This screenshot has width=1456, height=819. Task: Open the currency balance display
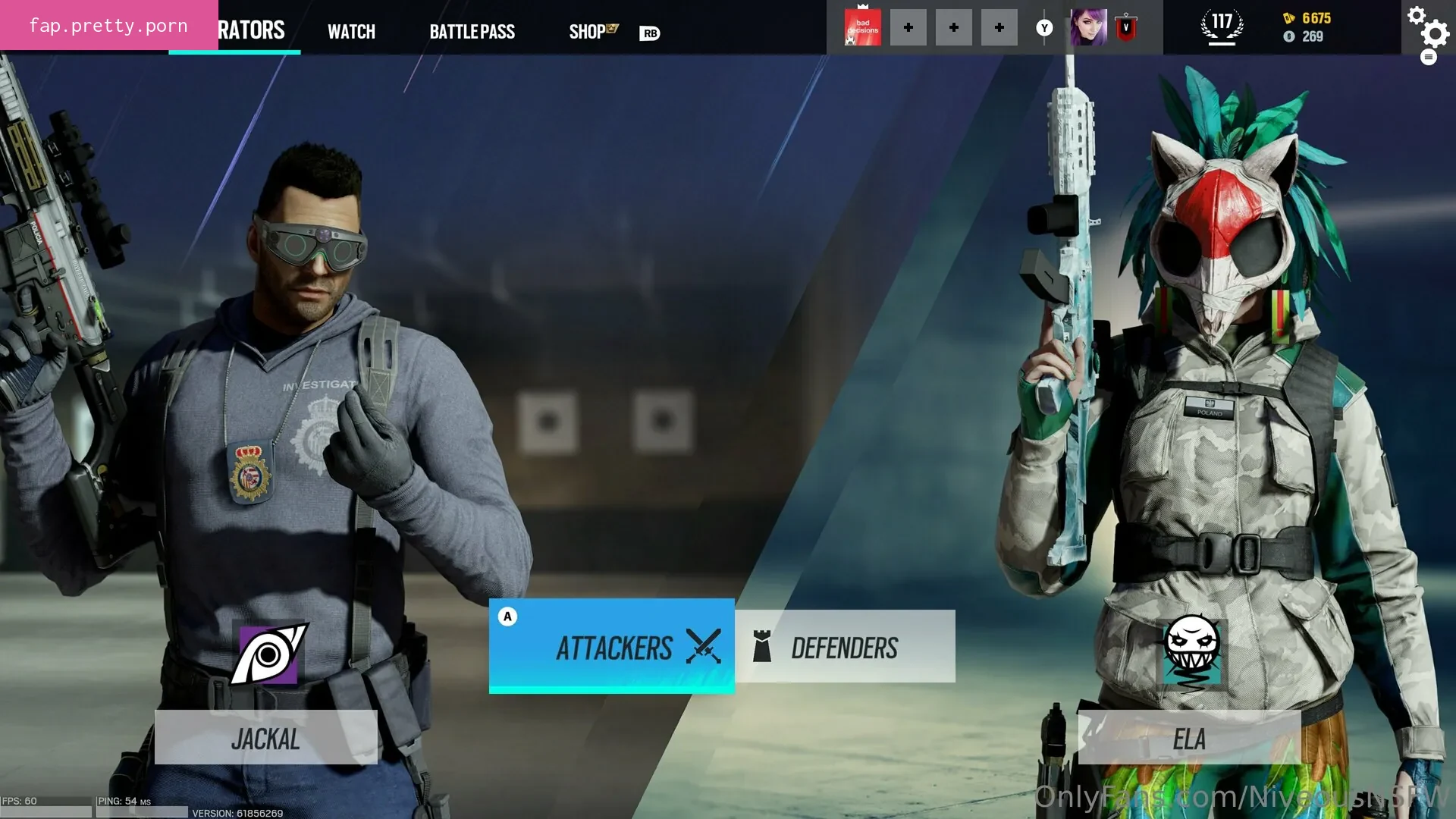pos(1307,27)
